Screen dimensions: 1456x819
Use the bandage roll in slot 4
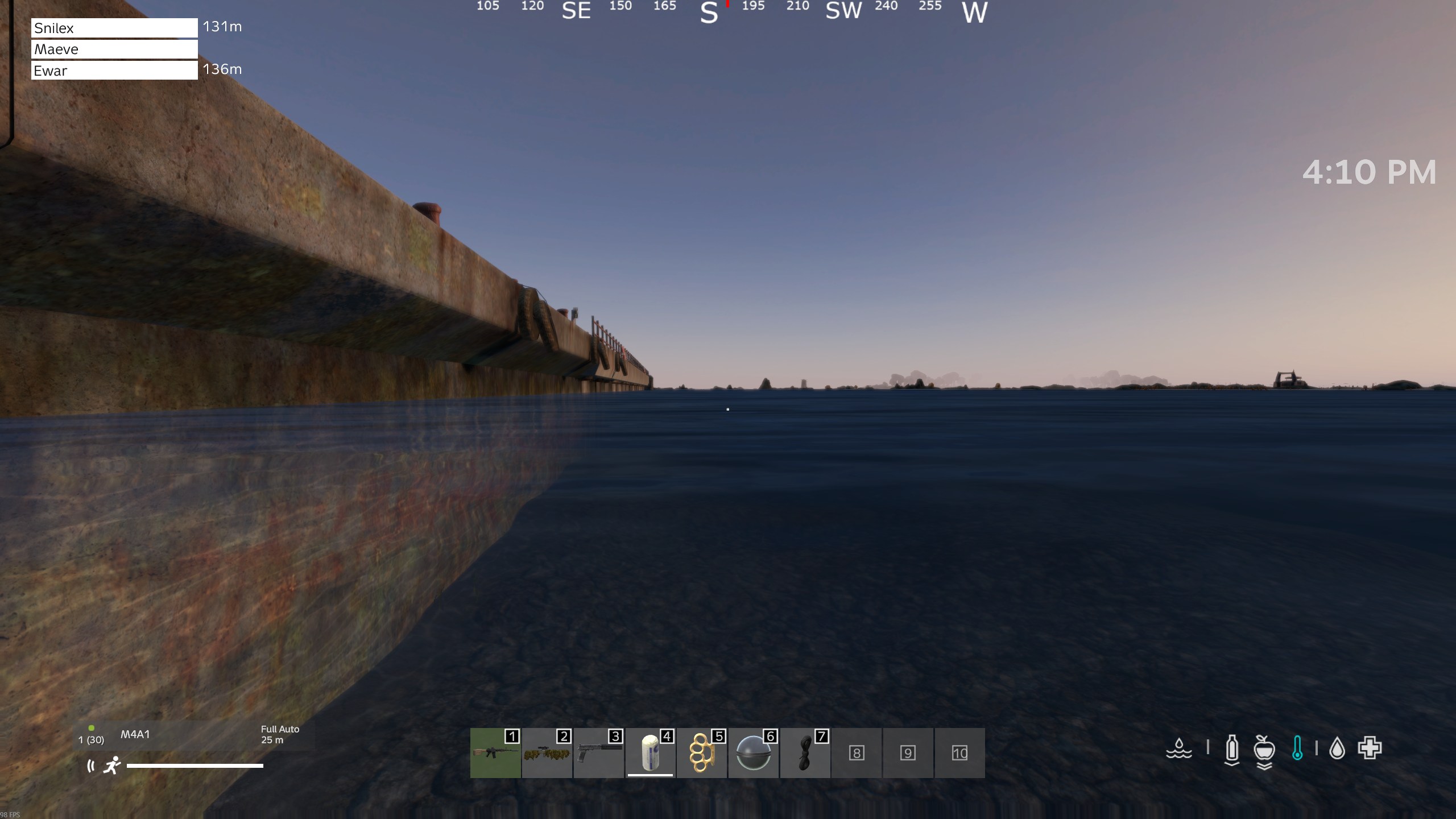650,752
